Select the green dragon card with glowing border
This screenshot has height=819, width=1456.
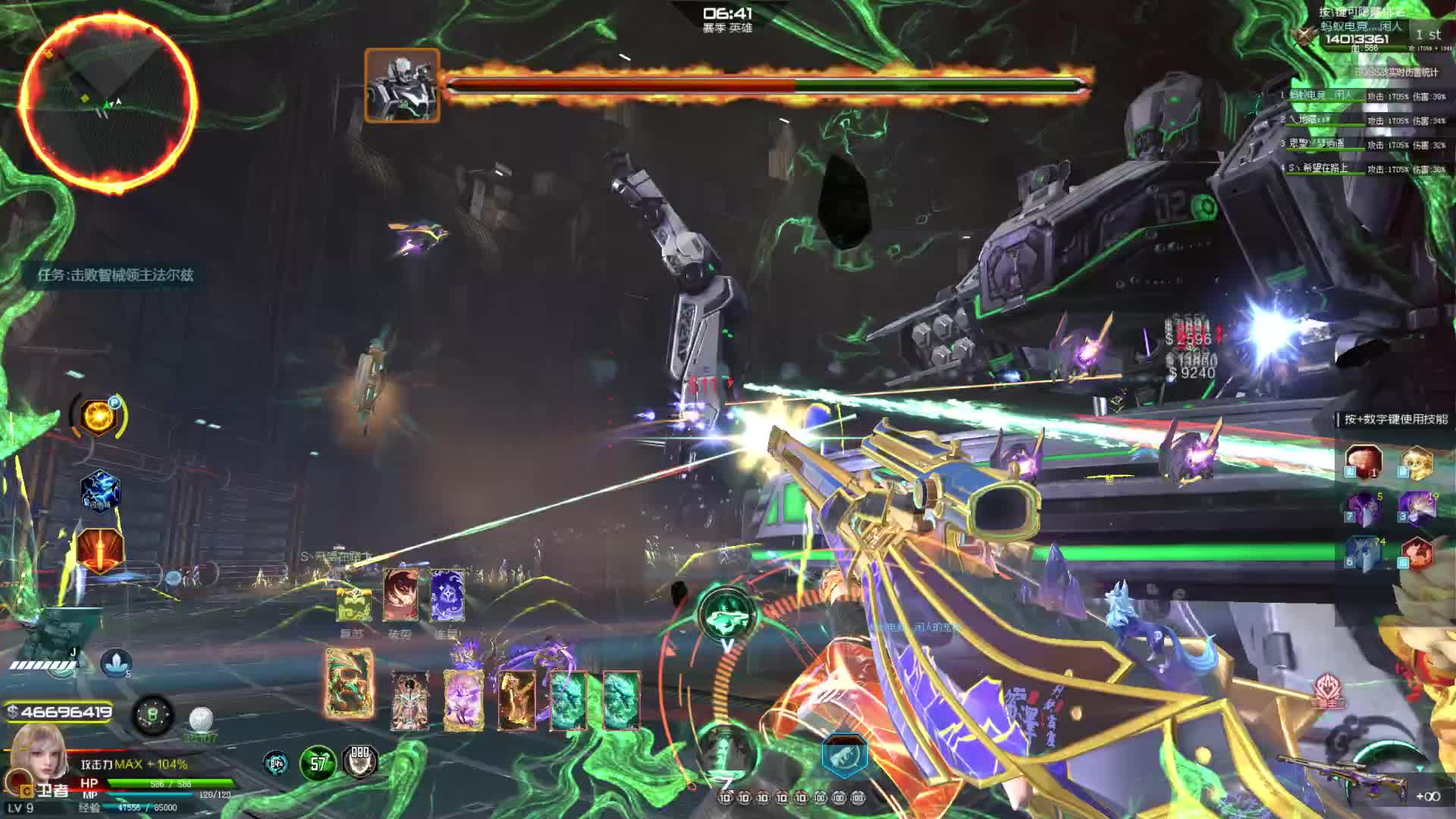click(350, 682)
